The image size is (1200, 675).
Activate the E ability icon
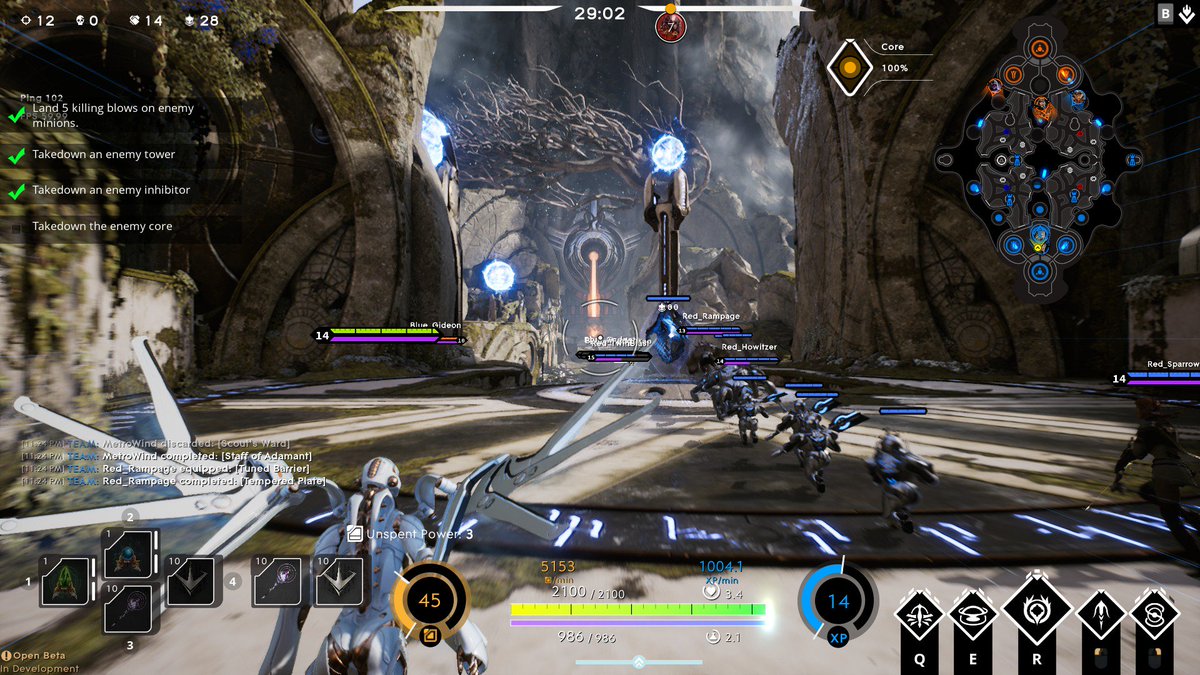(x=974, y=615)
